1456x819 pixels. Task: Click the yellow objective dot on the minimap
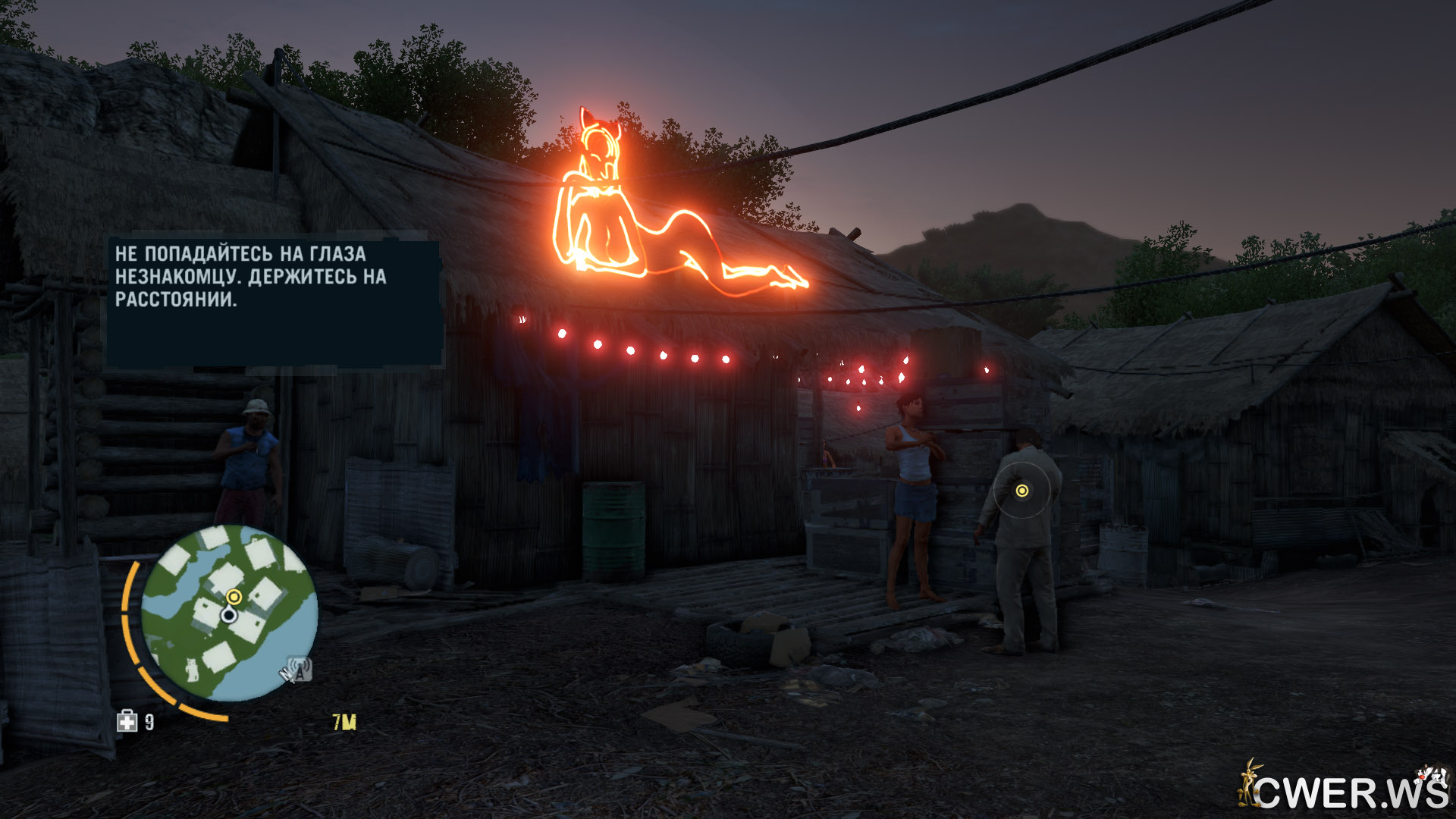234,597
